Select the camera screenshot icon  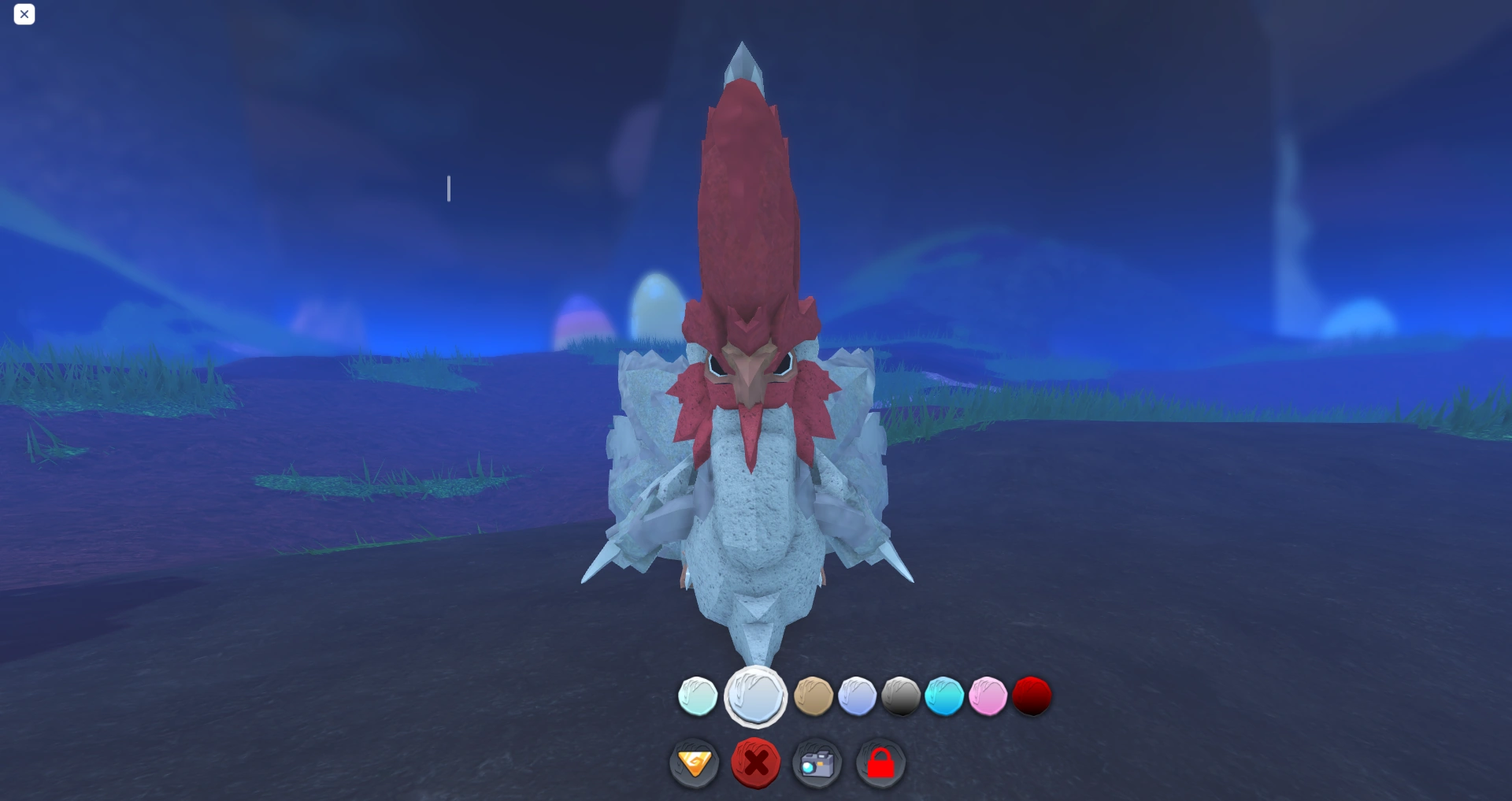pyautogui.click(x=817, y=762)
